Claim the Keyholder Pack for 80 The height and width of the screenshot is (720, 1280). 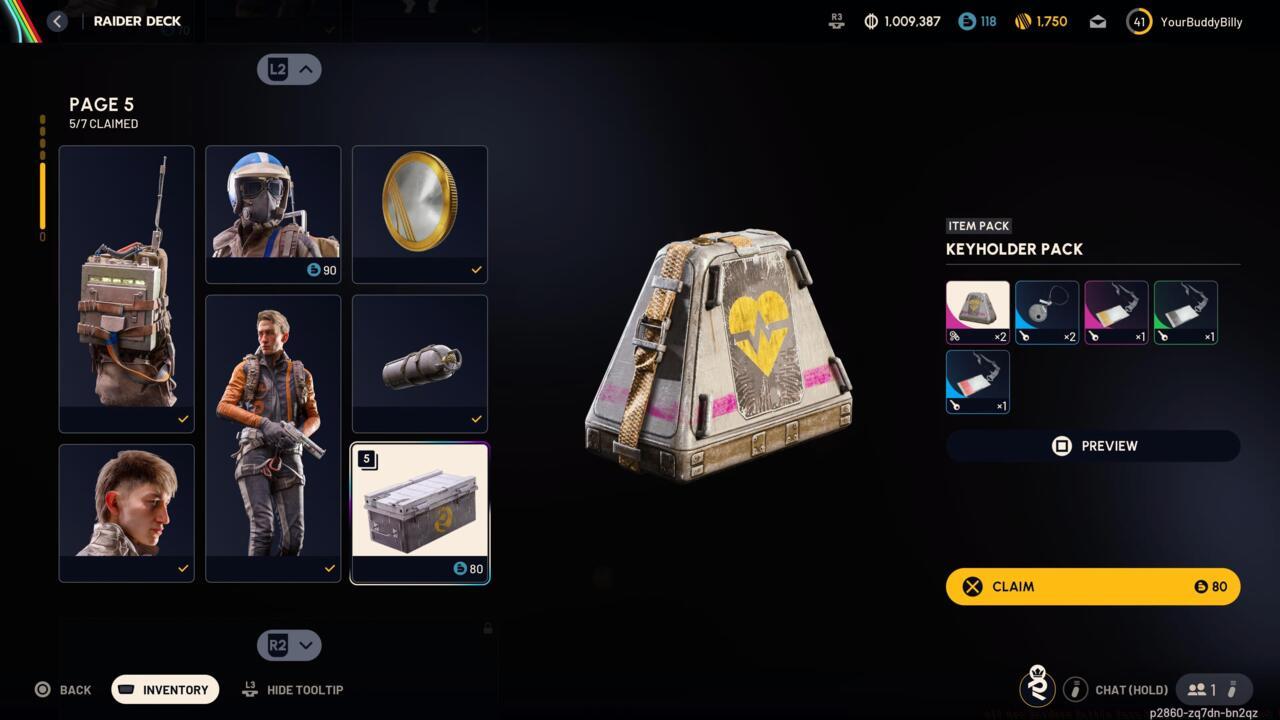click(x=1092, y=587)
